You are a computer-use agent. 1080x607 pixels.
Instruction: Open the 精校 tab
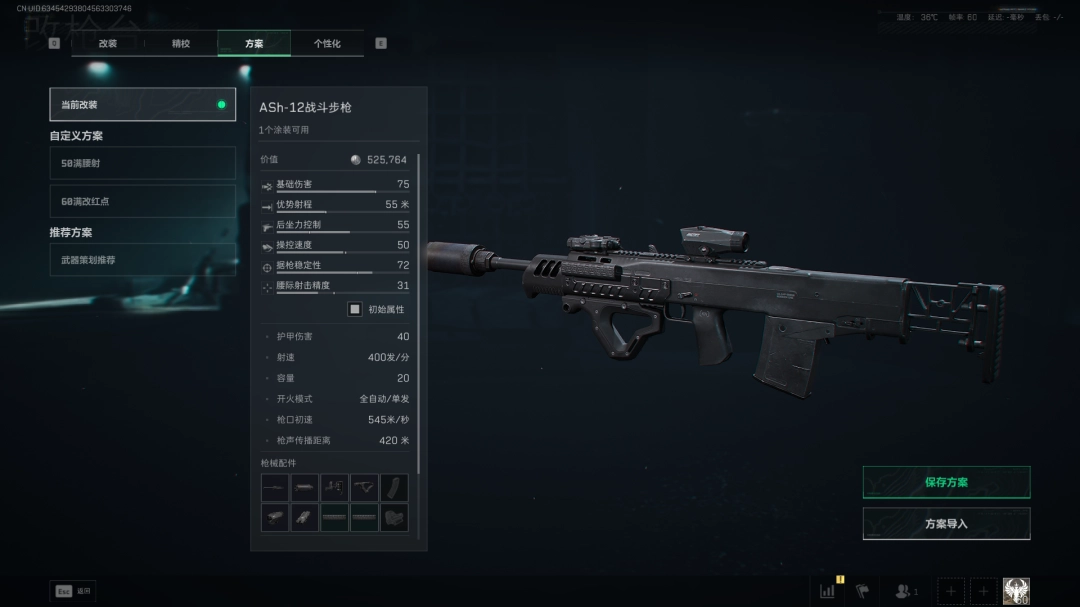click(181, 44)
